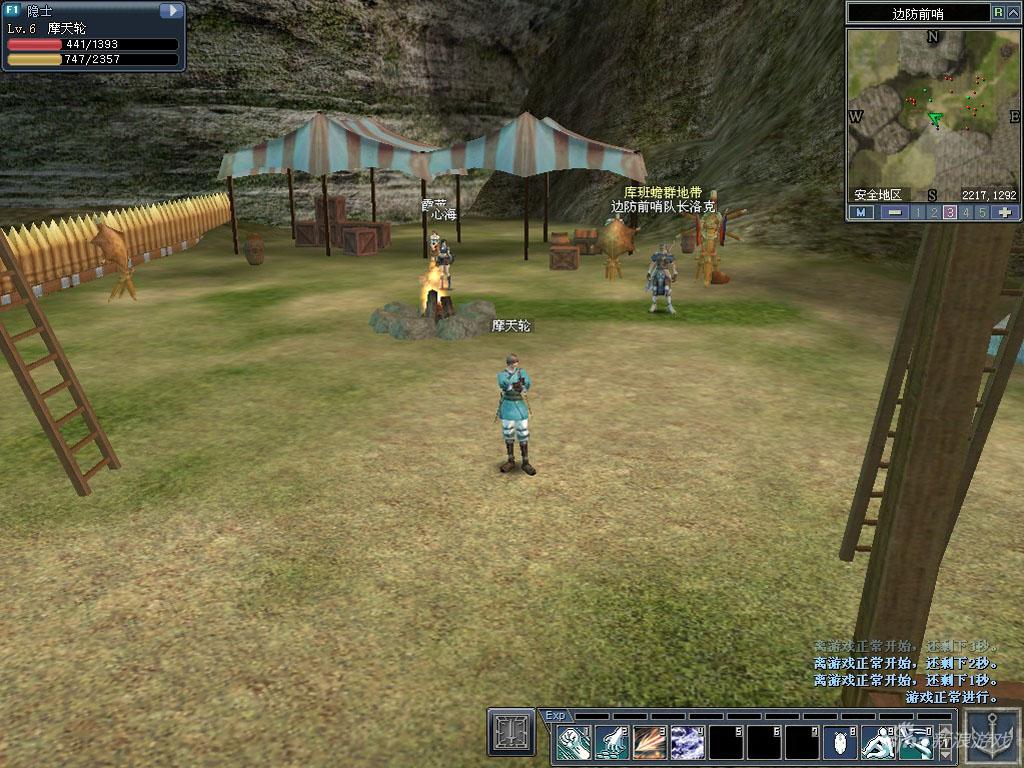The height and width of the screenshot is (768, 1024).
Task: Zoom out the minimap with minus button
Action: coord(894,212)
